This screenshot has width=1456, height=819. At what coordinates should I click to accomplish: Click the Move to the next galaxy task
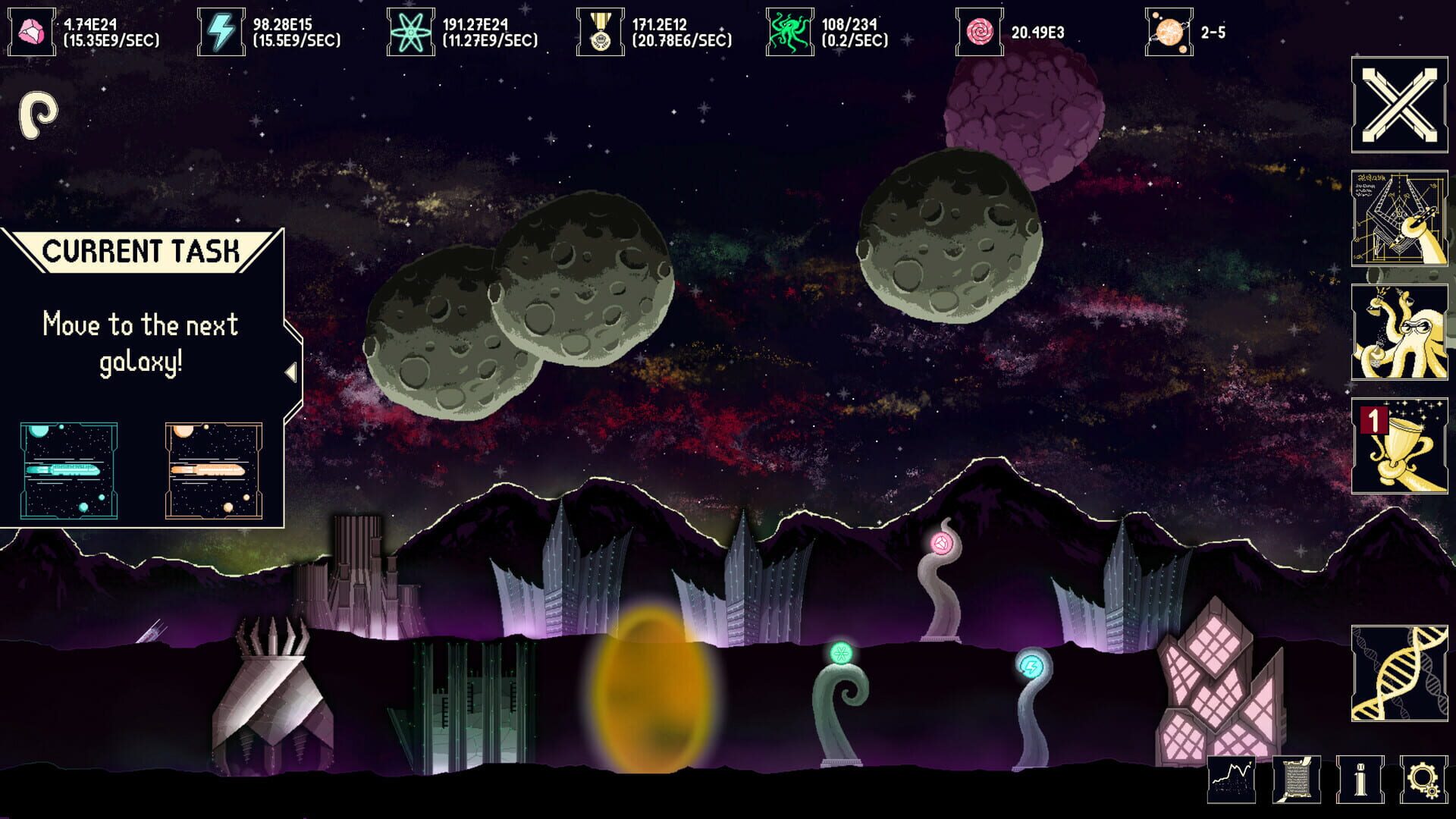(140, 341)
